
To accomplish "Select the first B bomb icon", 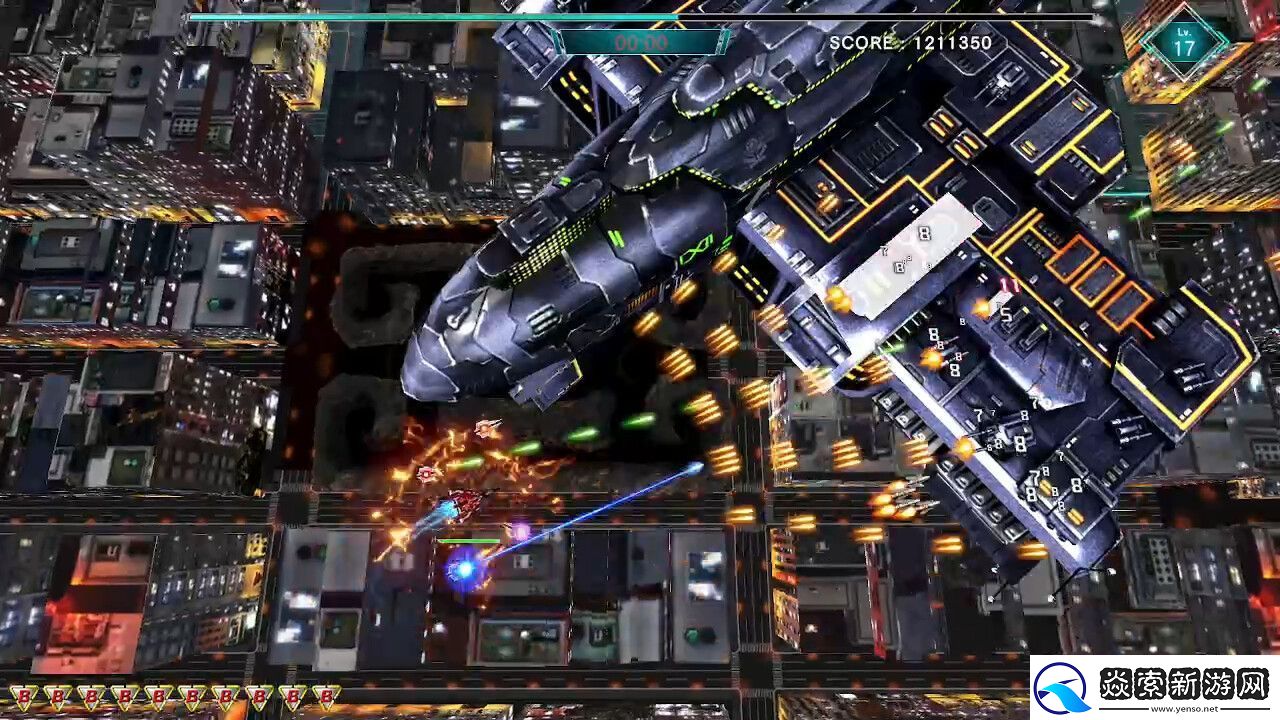I will pos(22,697).
